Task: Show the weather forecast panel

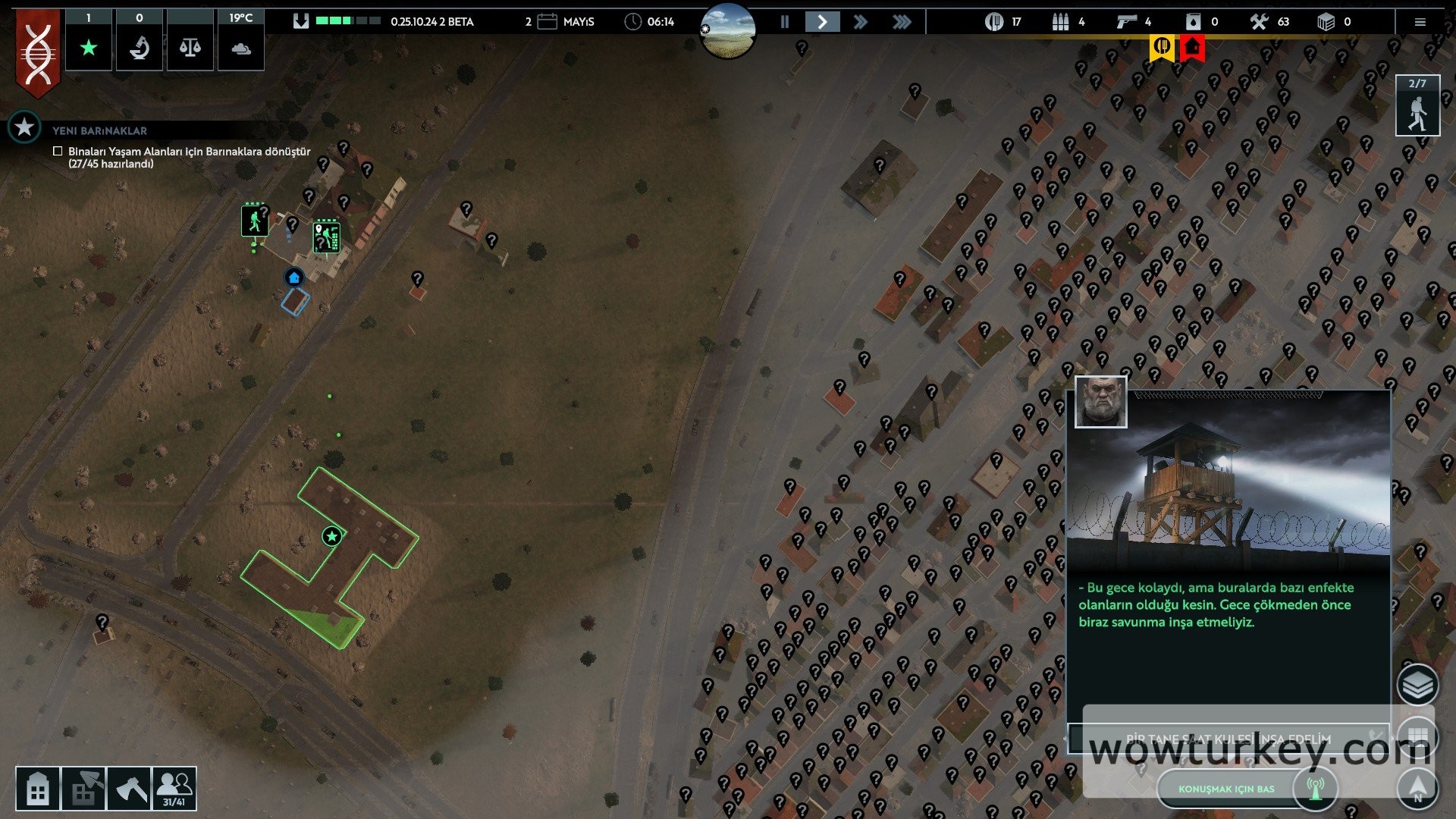Action: [241, 48]
